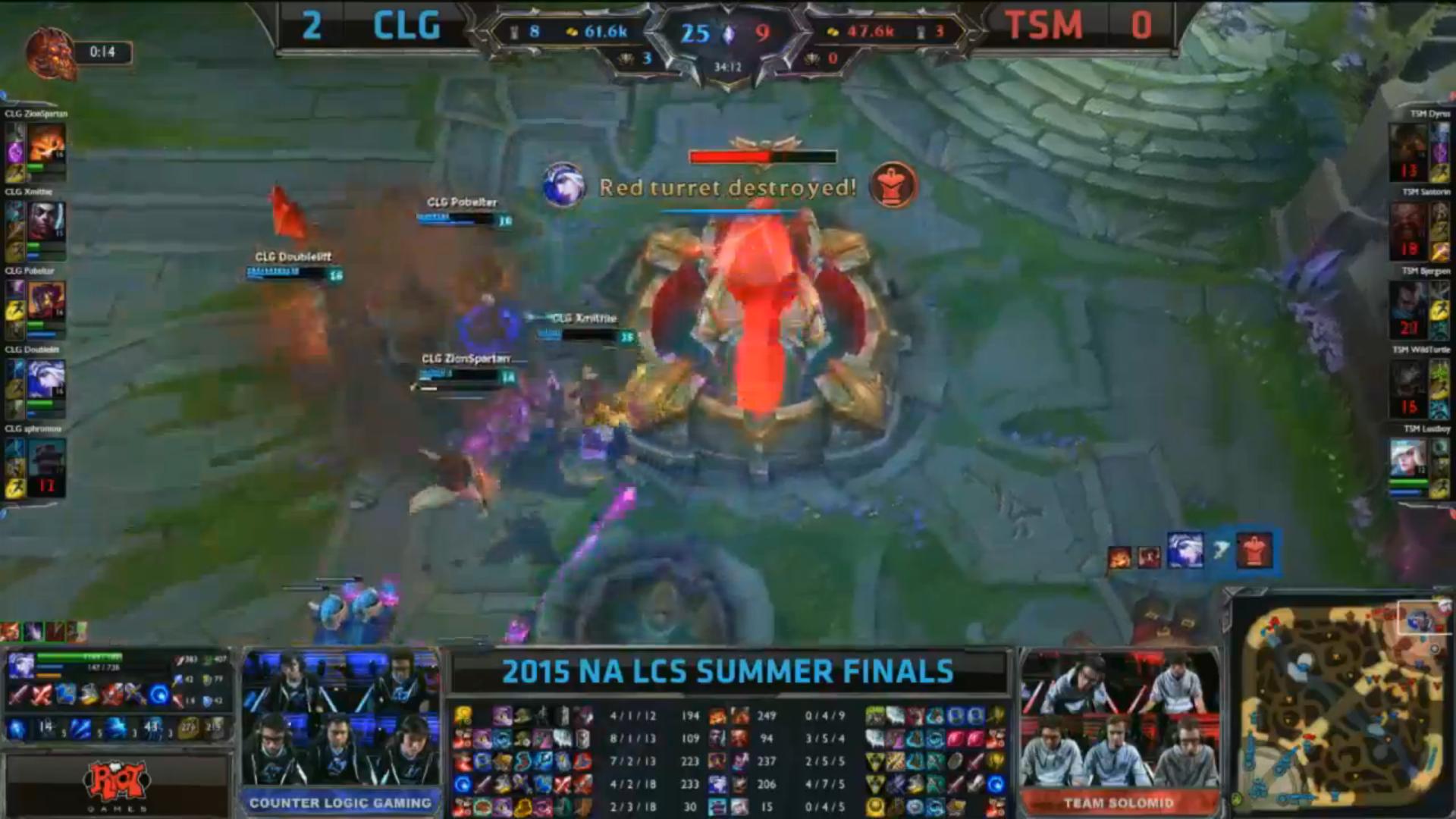The width and height of the screenshot is (1456, 819).
Task: Select TSM Santorin's champion portrait
Action: [x=1408, y=223]
